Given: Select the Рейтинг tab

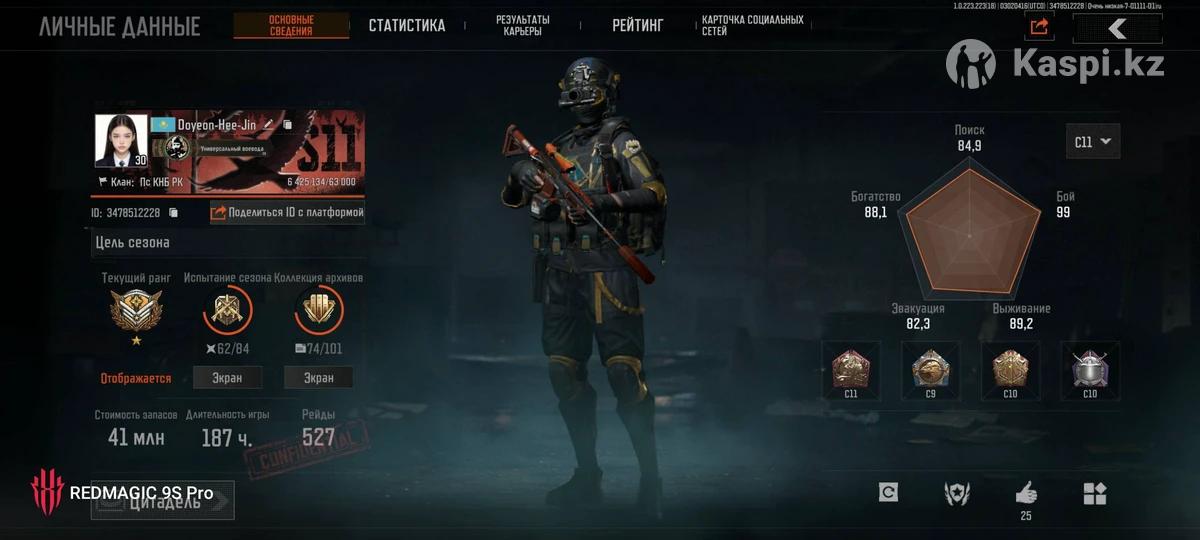Looking at the screenshot, I should [x=637, y=26].
